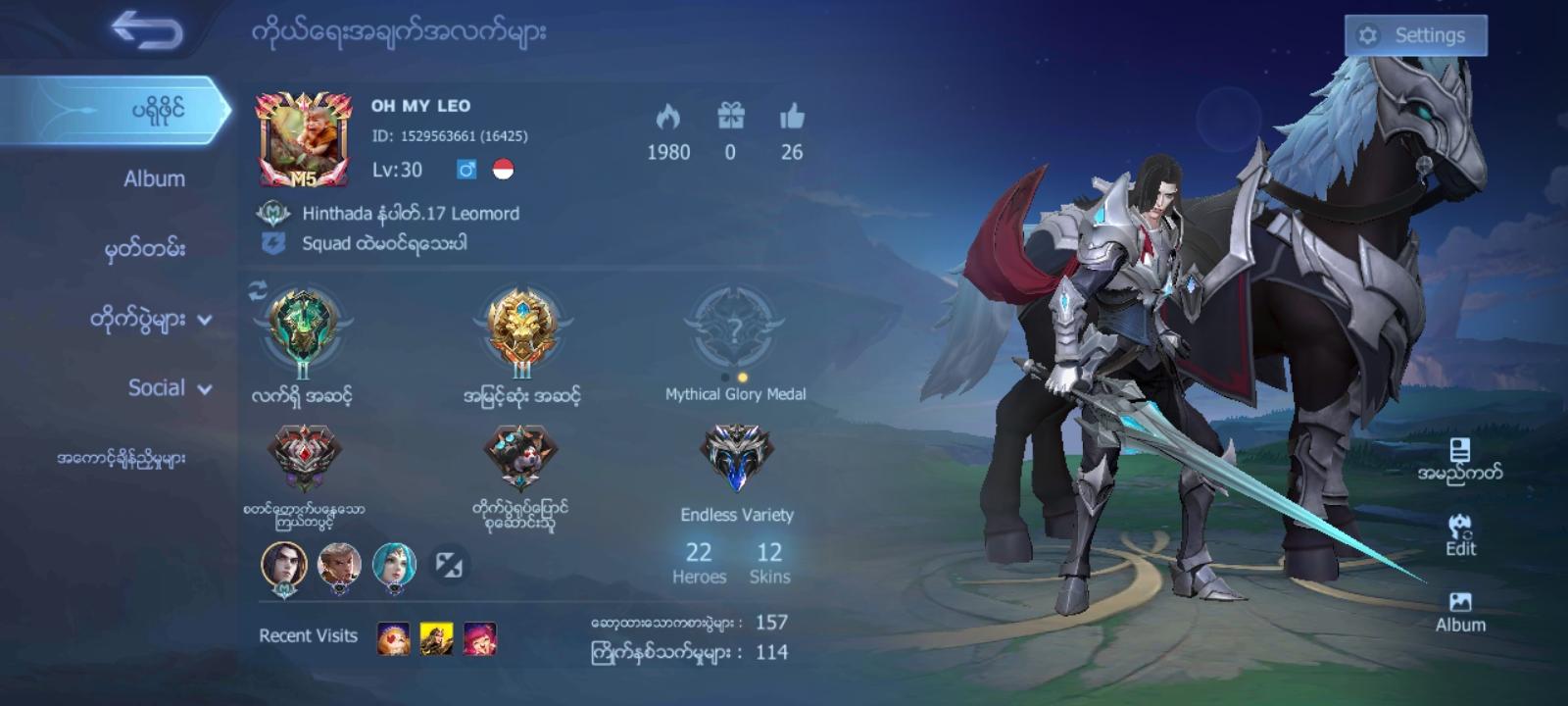The width and height of the screenshot is (1568, 706).
Task: Open the Settings button
Action: pyautogui.click(x=1415, y=34)
